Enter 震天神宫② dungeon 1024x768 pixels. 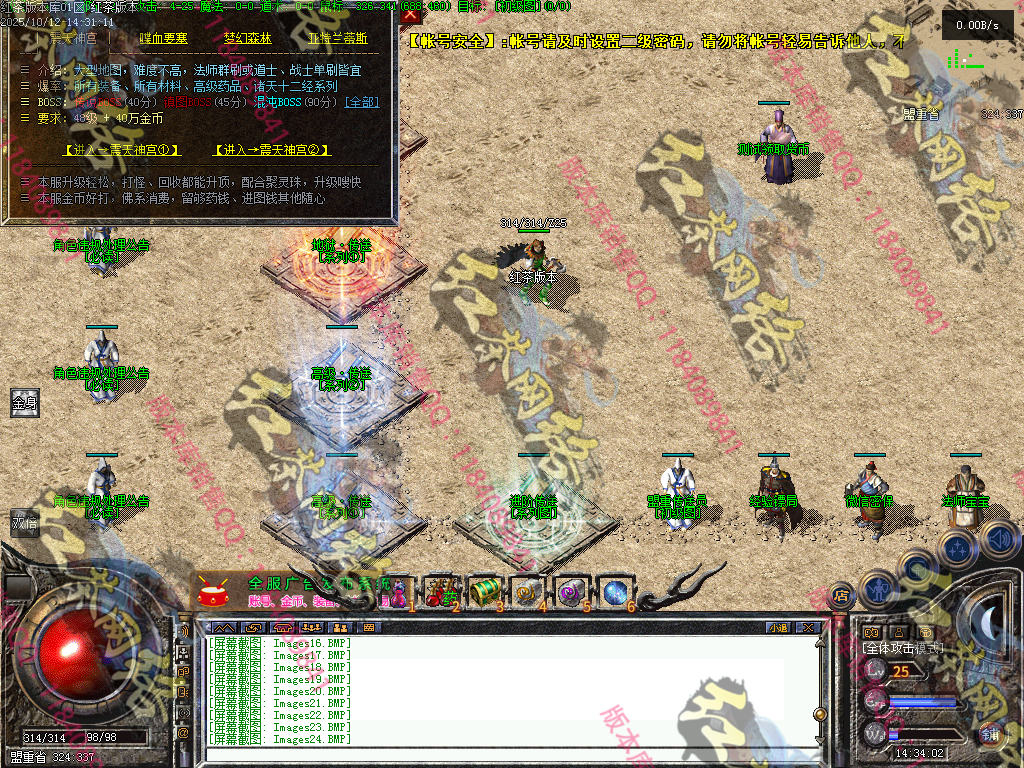click(x=273, y=150)
